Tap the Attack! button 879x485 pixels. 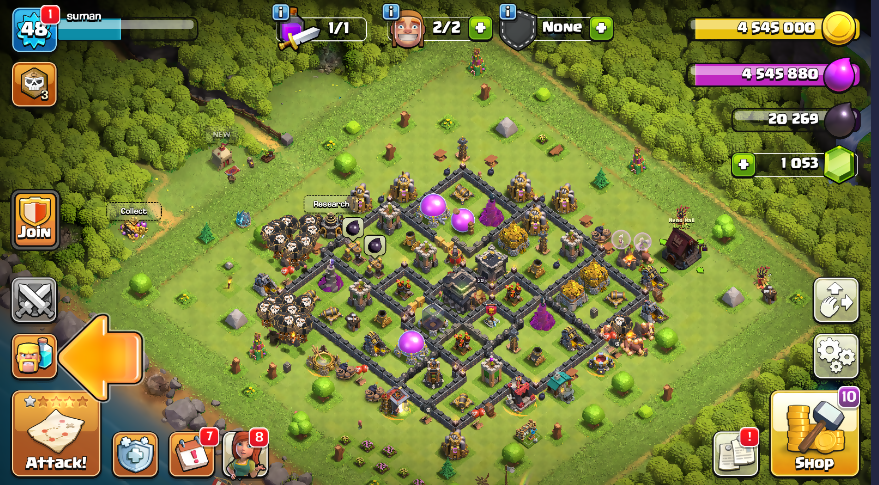(55, 434)
